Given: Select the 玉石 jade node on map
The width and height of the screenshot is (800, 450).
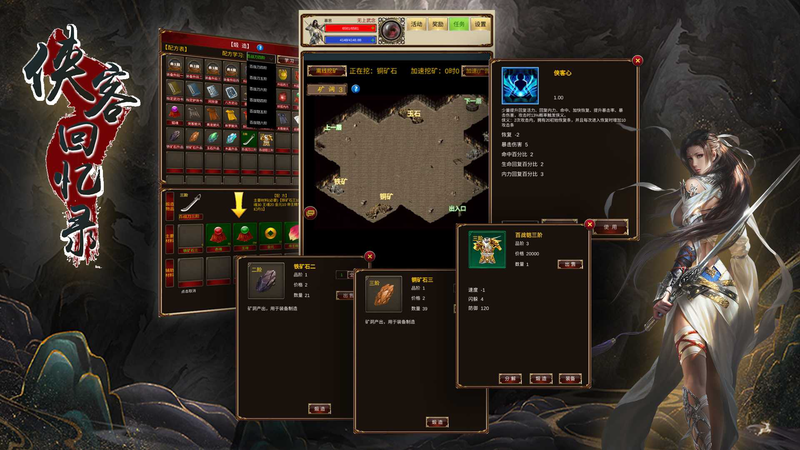Looking at the screenshot, I should (414, 114).
